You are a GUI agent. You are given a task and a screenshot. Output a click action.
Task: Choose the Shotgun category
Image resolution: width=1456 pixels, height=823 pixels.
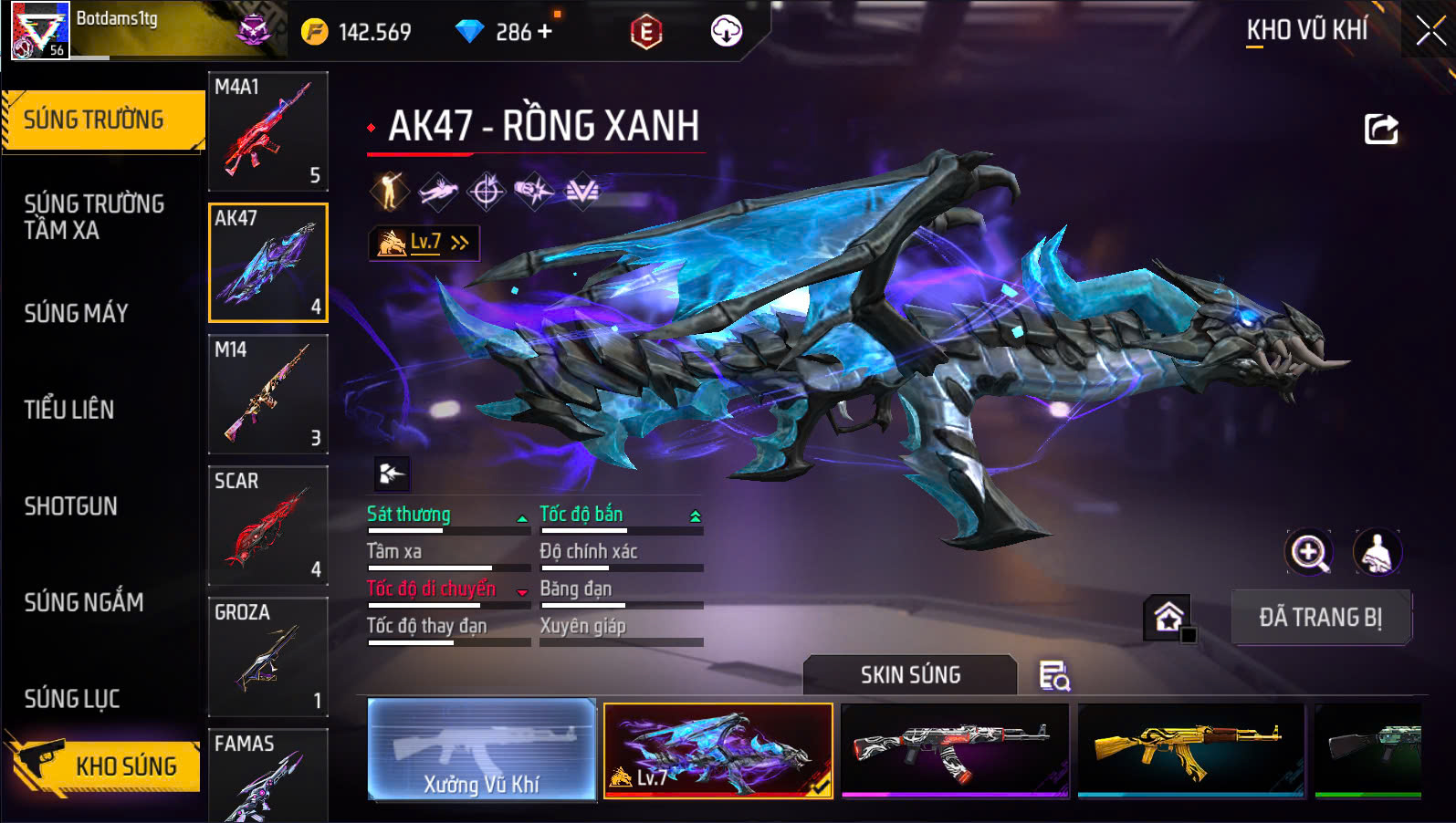pyautogui.click(x=71, y=506)
